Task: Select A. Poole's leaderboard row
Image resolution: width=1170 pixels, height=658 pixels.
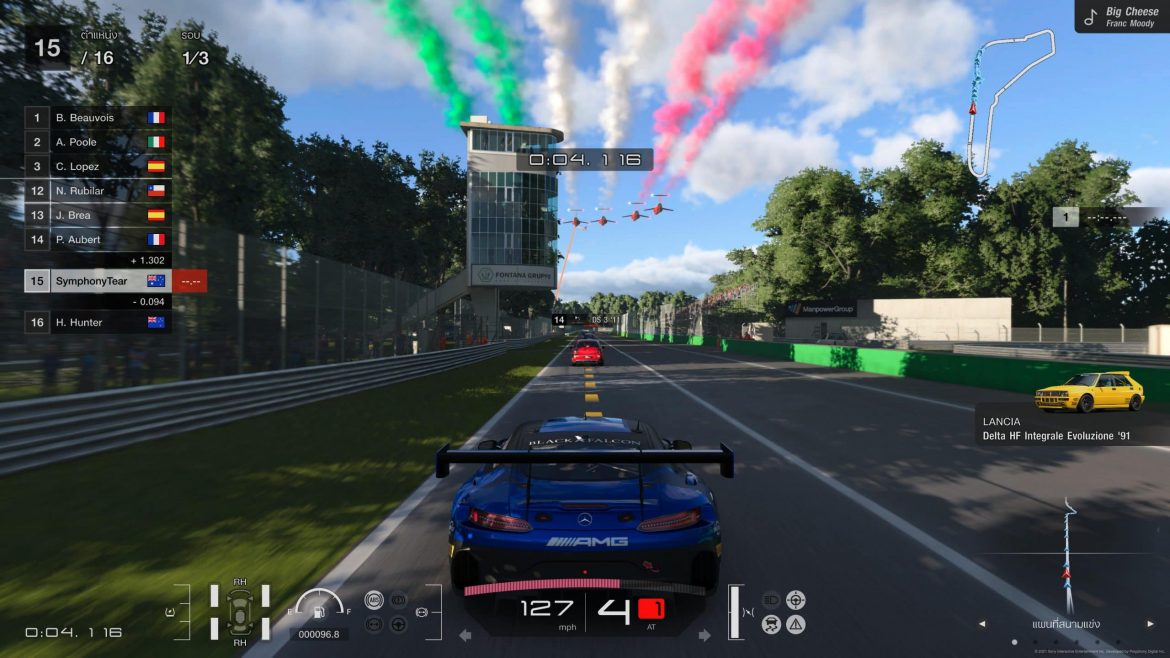Action: [x=97, y=142]
